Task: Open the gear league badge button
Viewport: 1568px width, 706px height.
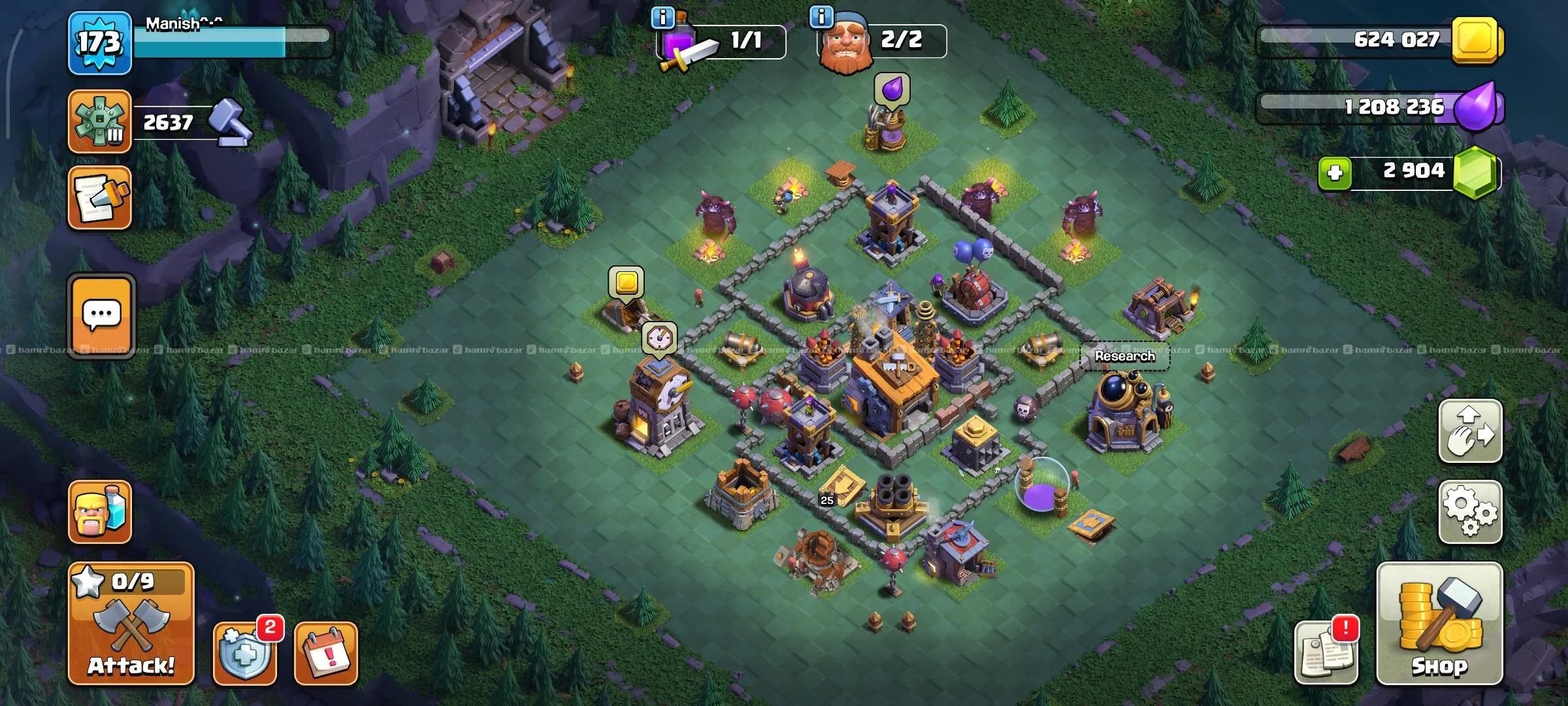Action: coord(100,122)
